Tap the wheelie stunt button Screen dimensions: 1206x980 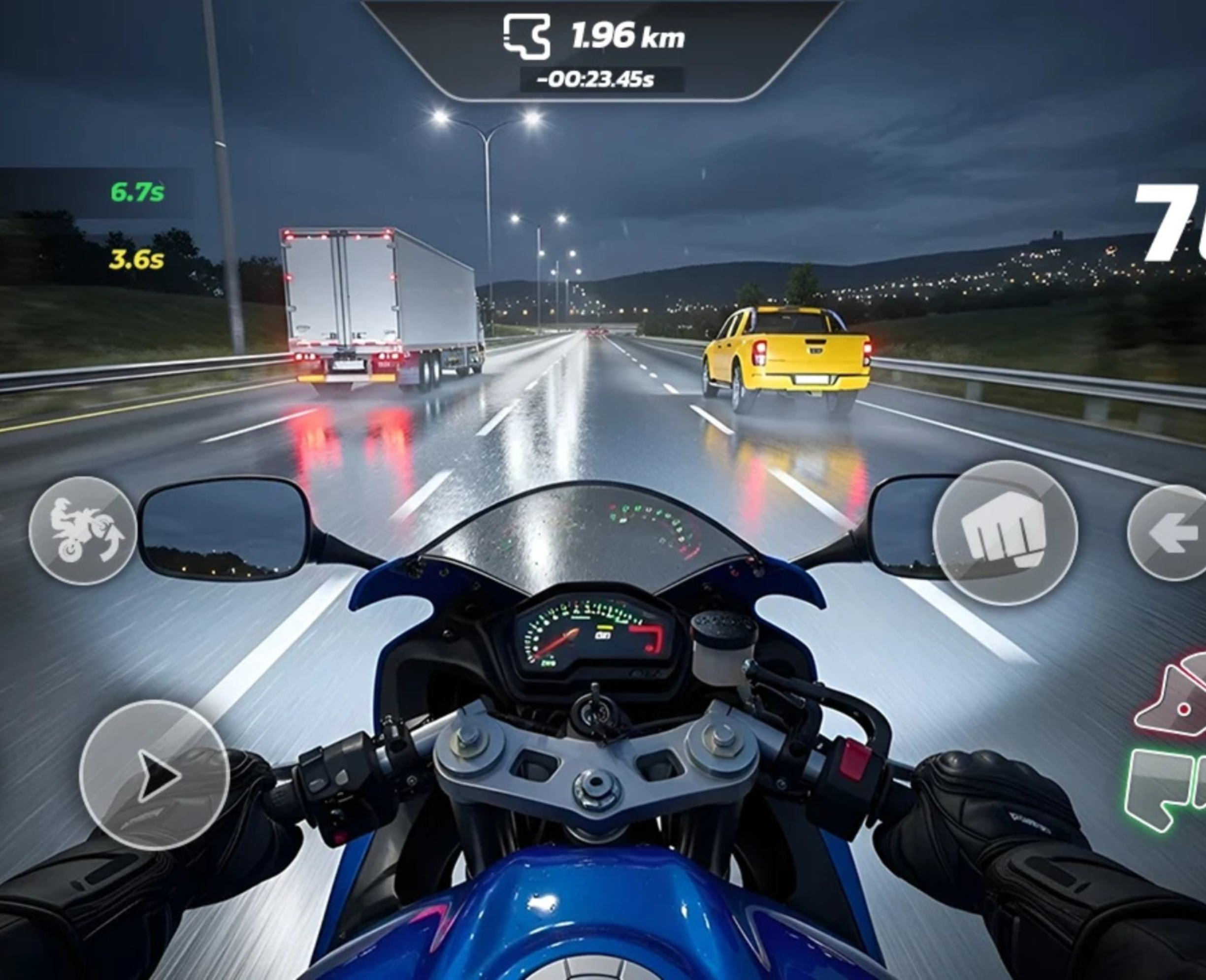83,530
